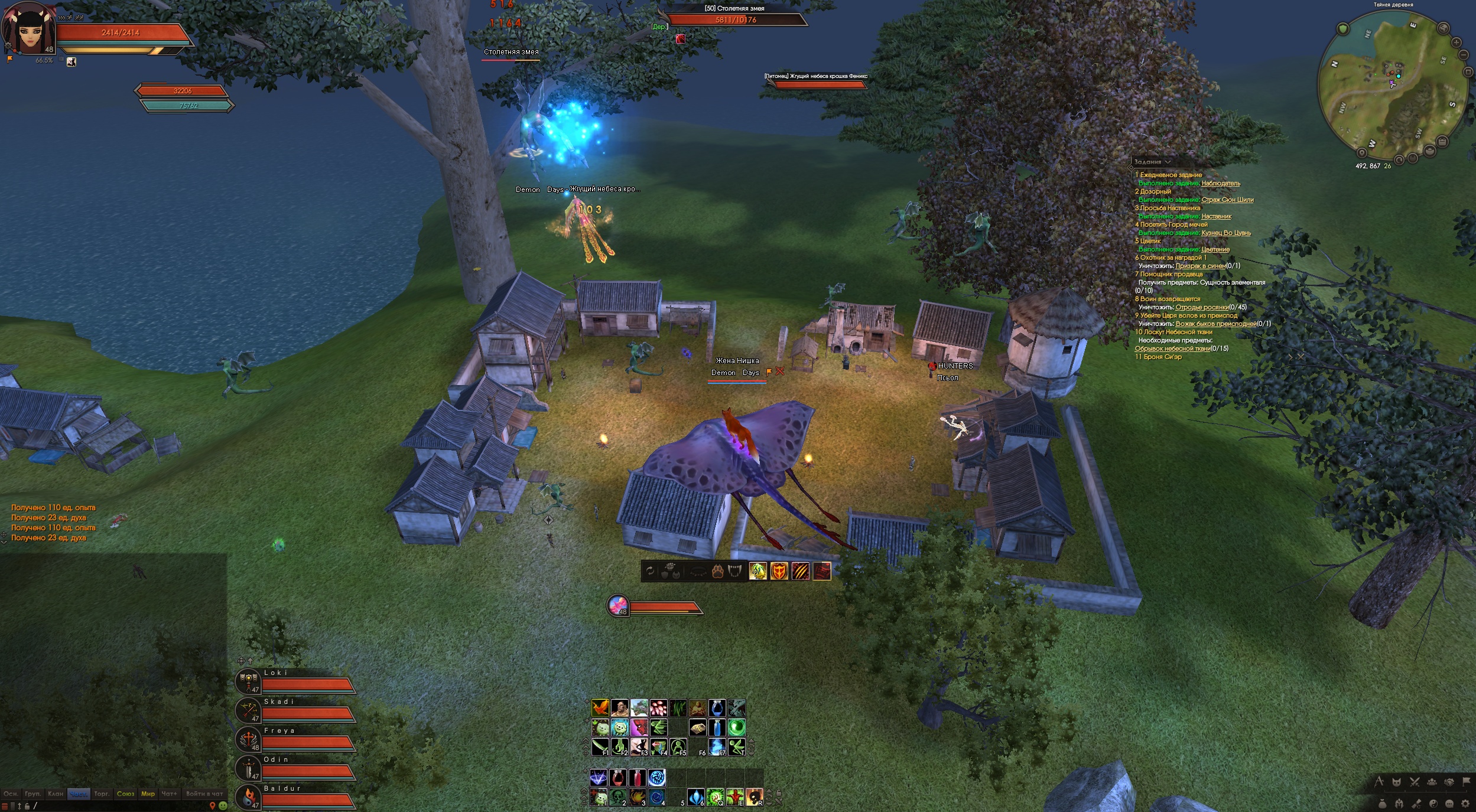Viewport: 1476px width, 812px height.
Task: Activate the green sword skill on F1
Action: (600, 747)
